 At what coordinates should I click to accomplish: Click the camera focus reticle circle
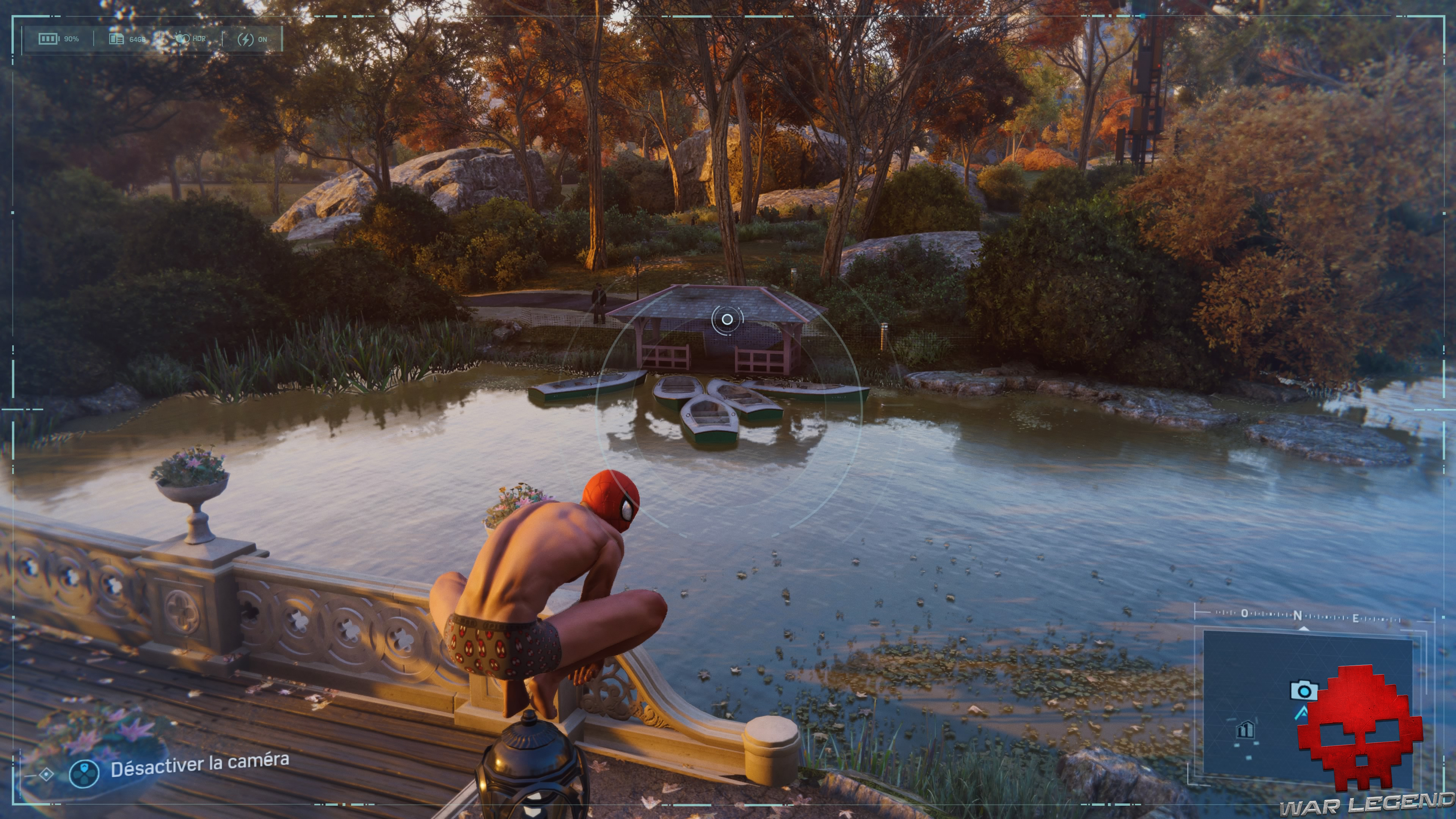(728, 319)
